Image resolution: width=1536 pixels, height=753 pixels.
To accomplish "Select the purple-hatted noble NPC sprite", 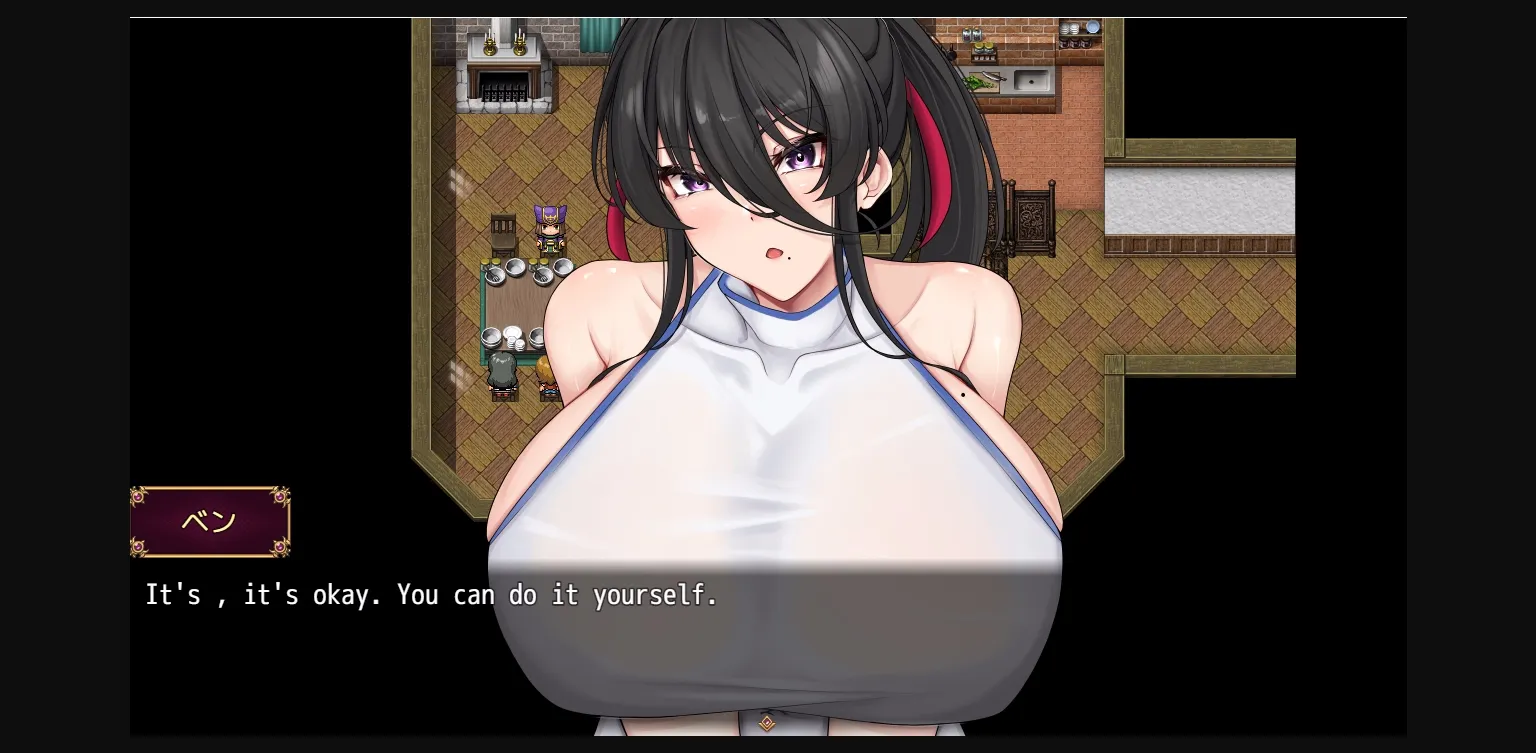I will (548, 232).
